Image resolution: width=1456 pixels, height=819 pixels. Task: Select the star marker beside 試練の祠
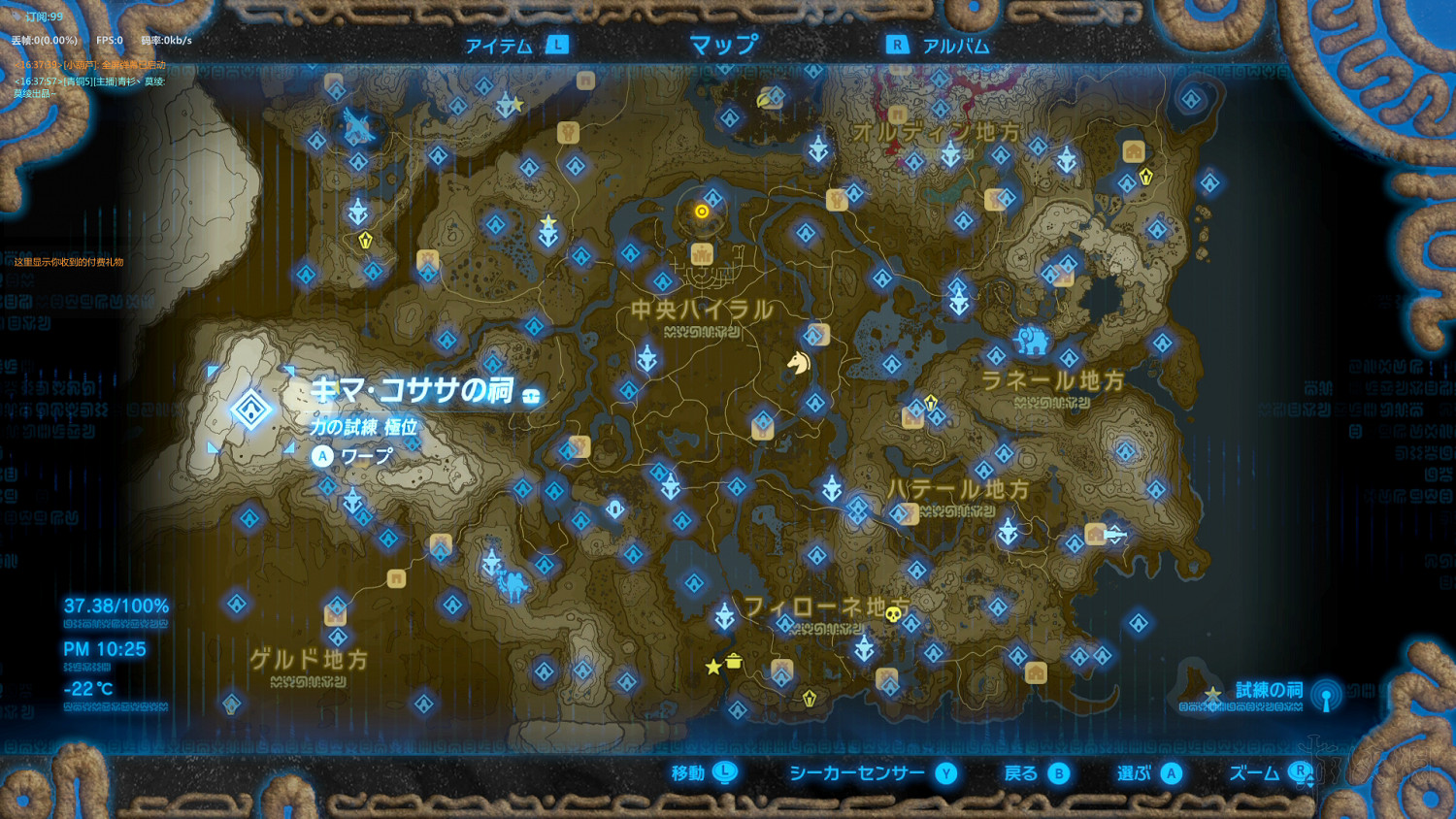point(1212,695)
